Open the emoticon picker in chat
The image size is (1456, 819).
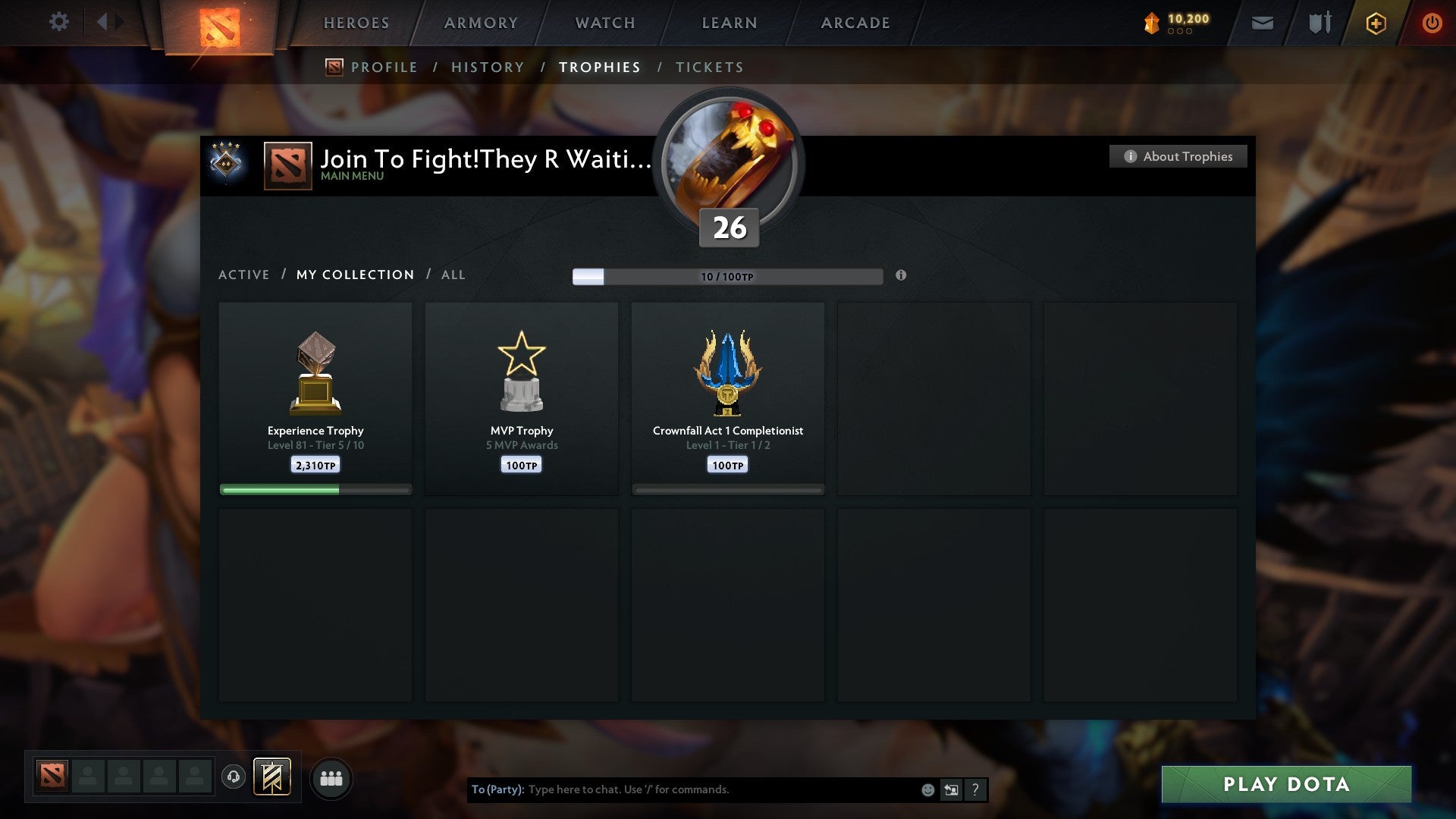click(927, 789)
